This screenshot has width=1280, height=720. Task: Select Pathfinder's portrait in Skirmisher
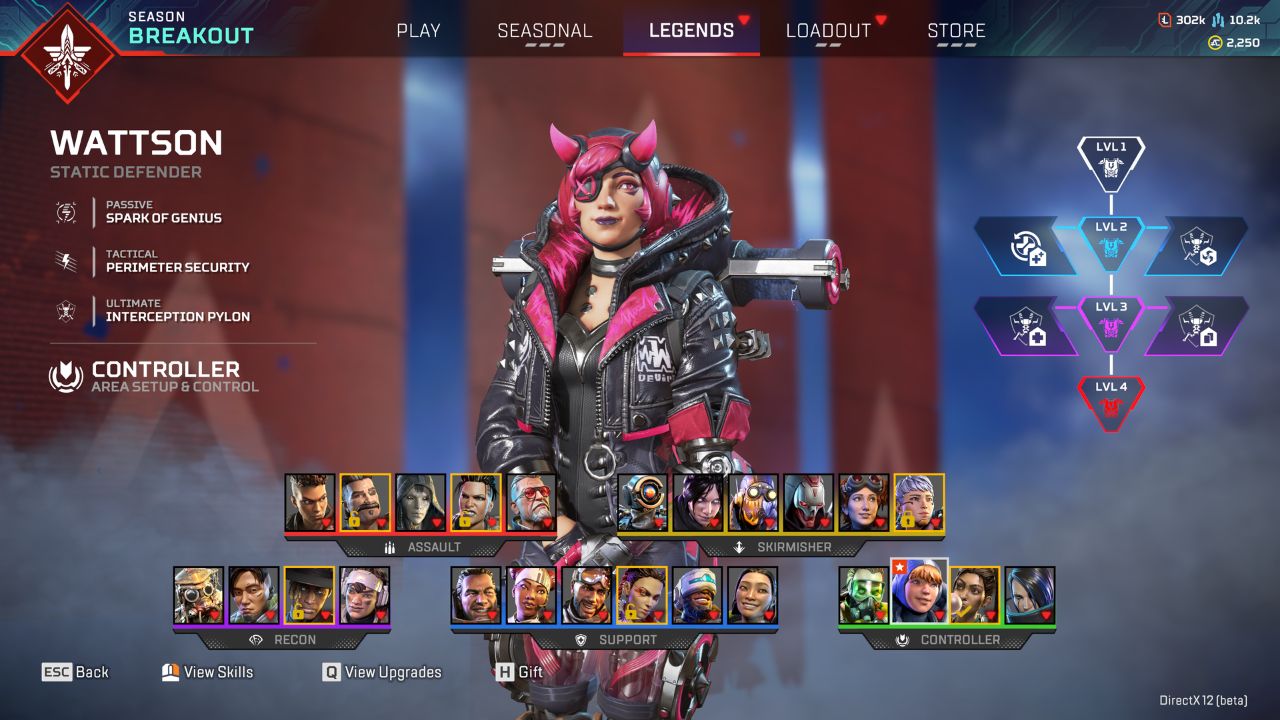(642, 502)
